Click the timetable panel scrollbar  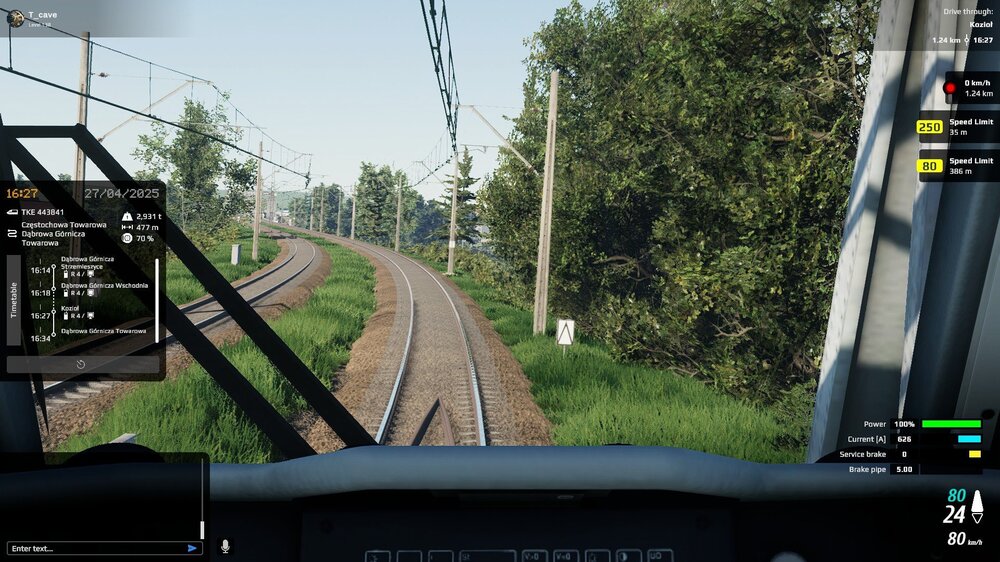[x=157, y=300]
